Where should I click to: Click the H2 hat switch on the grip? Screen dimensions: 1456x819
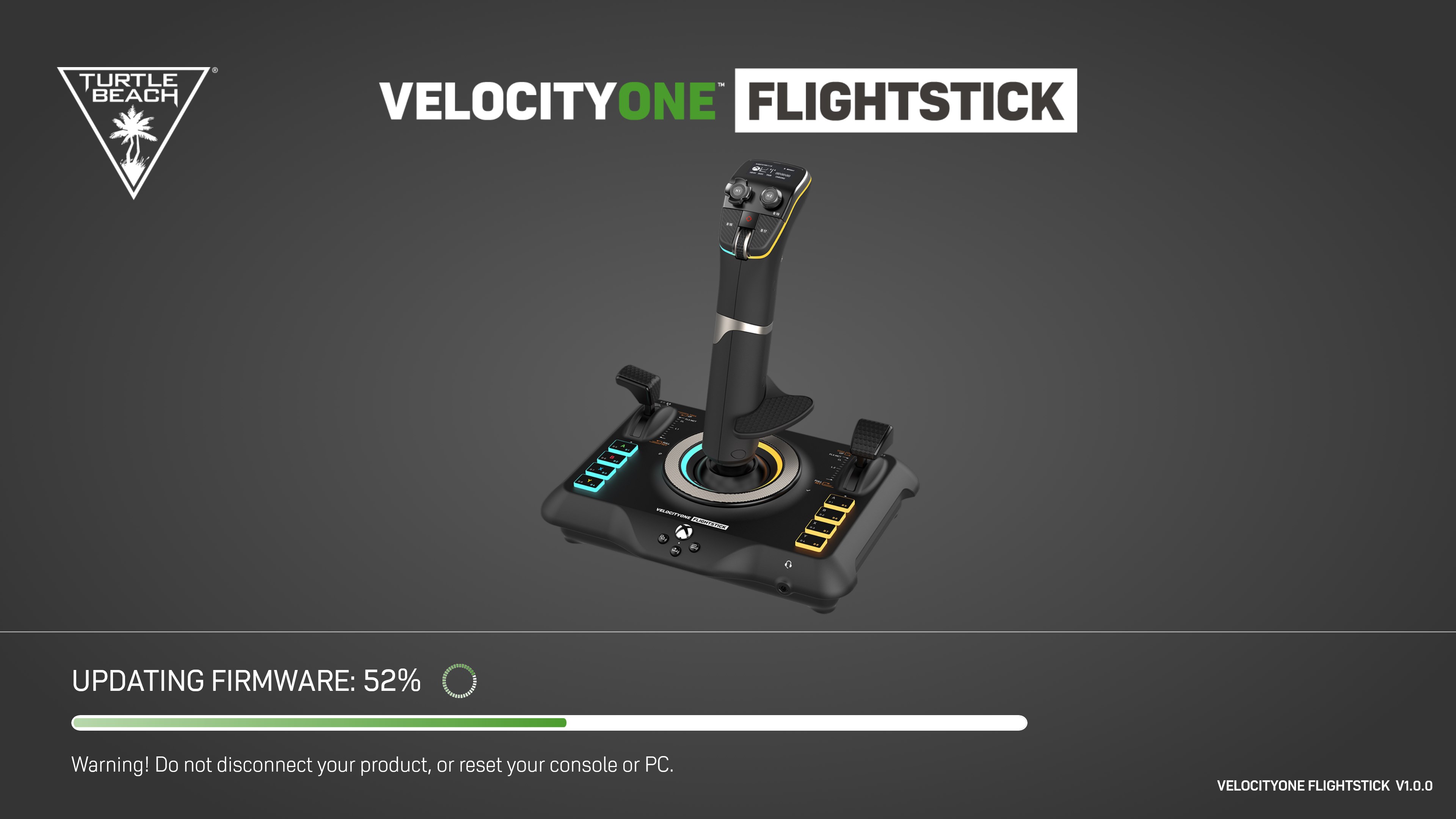[x=770, y=196]
